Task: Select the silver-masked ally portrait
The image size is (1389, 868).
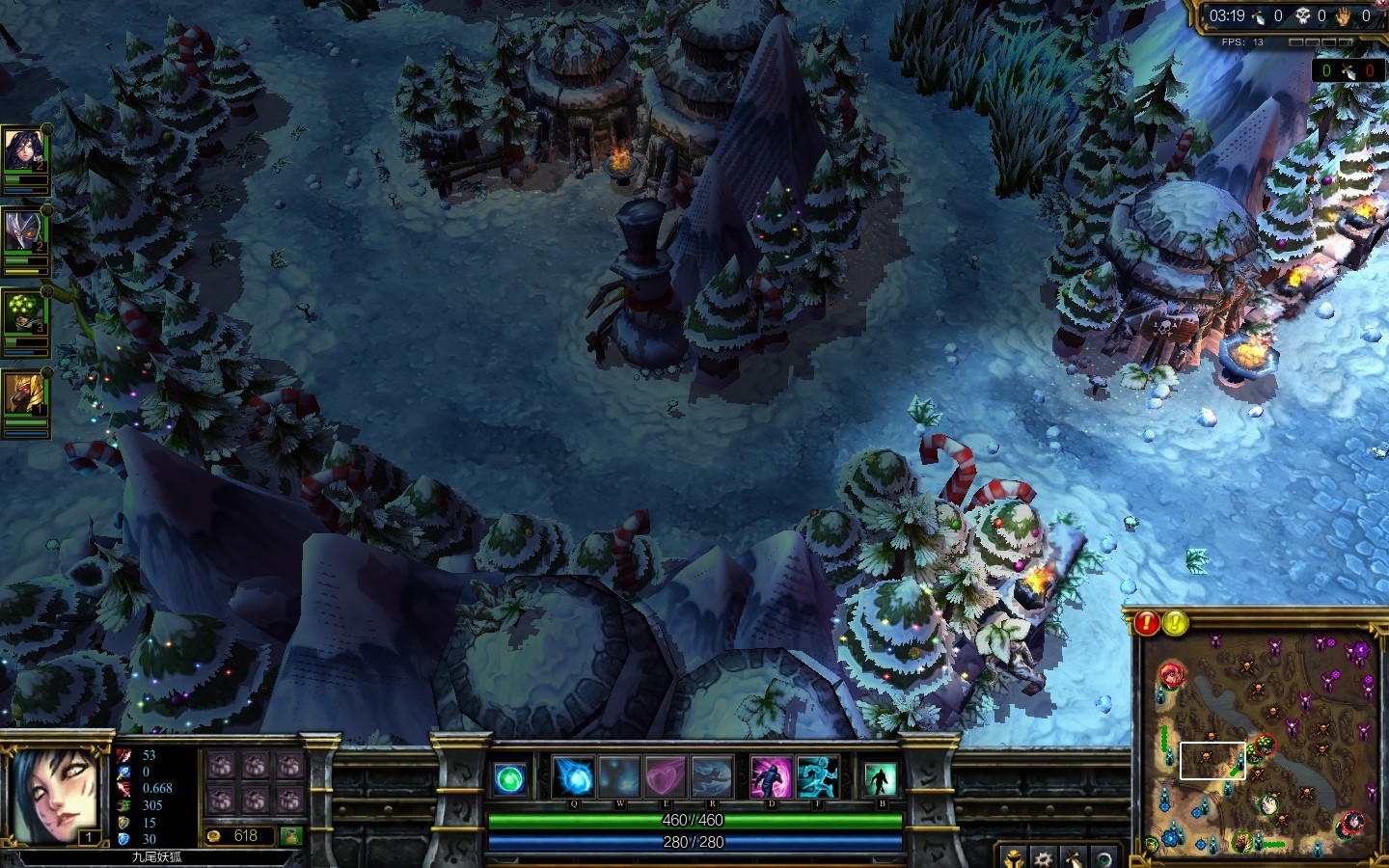Action: pos(23,232)
